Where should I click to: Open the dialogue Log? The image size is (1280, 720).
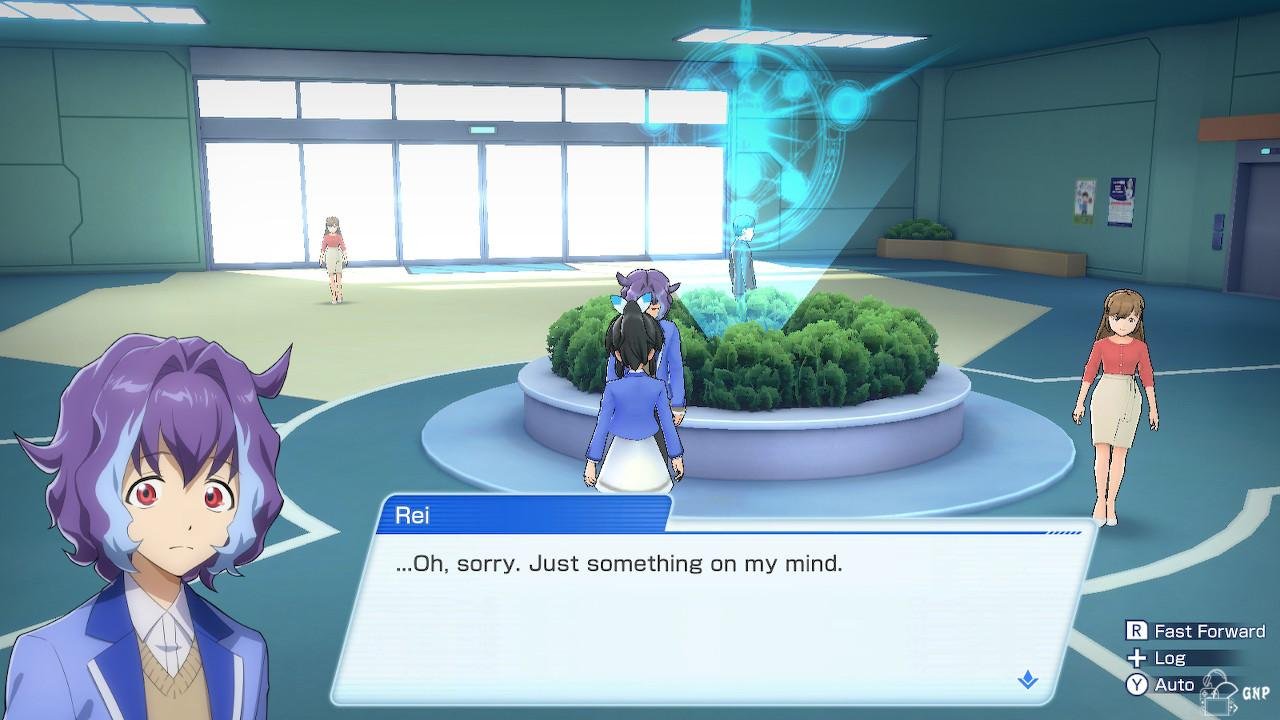(x=1158, y=658)
